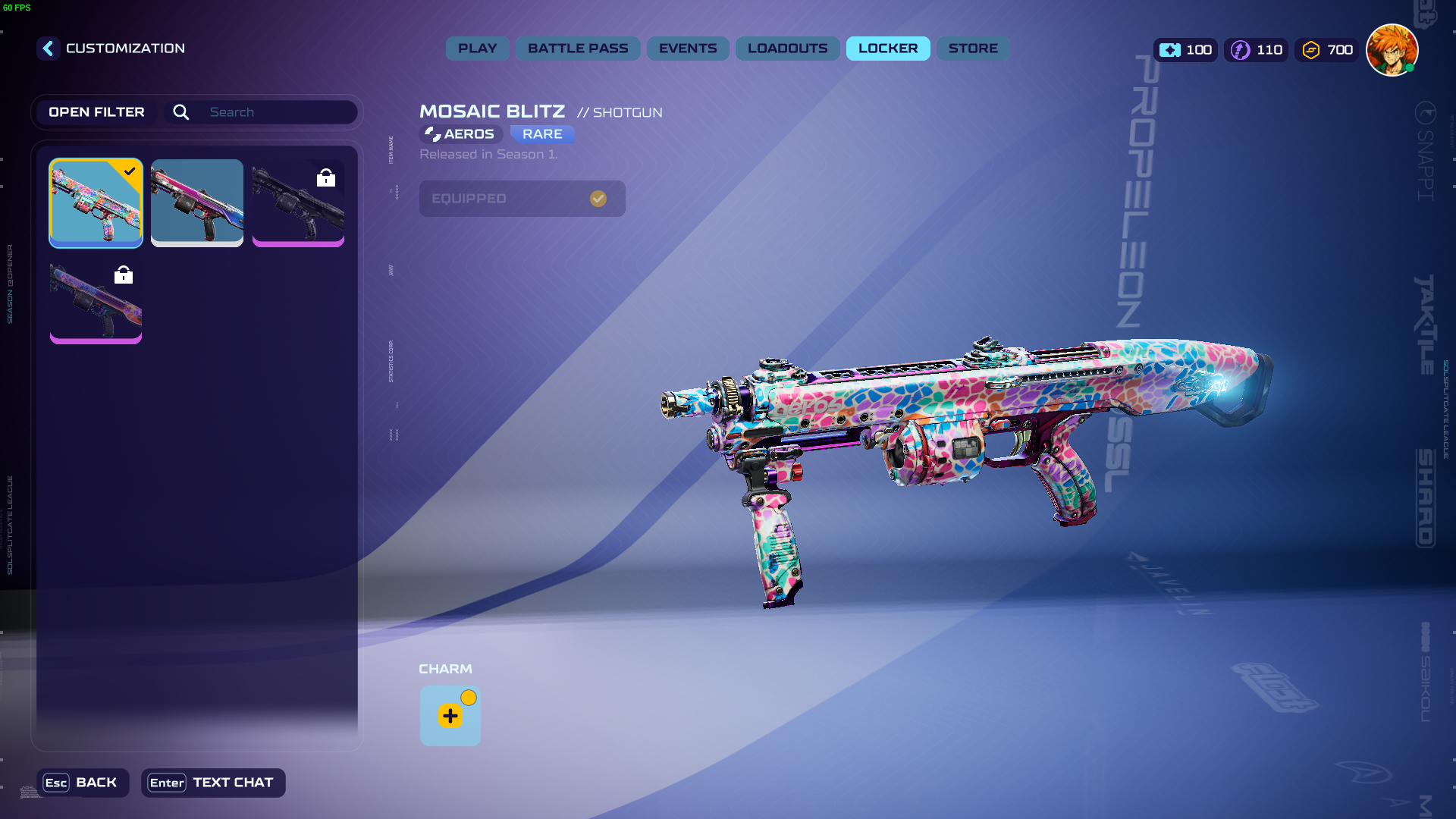
Task: Switch to the Play tab
Action: pos(477,49)
